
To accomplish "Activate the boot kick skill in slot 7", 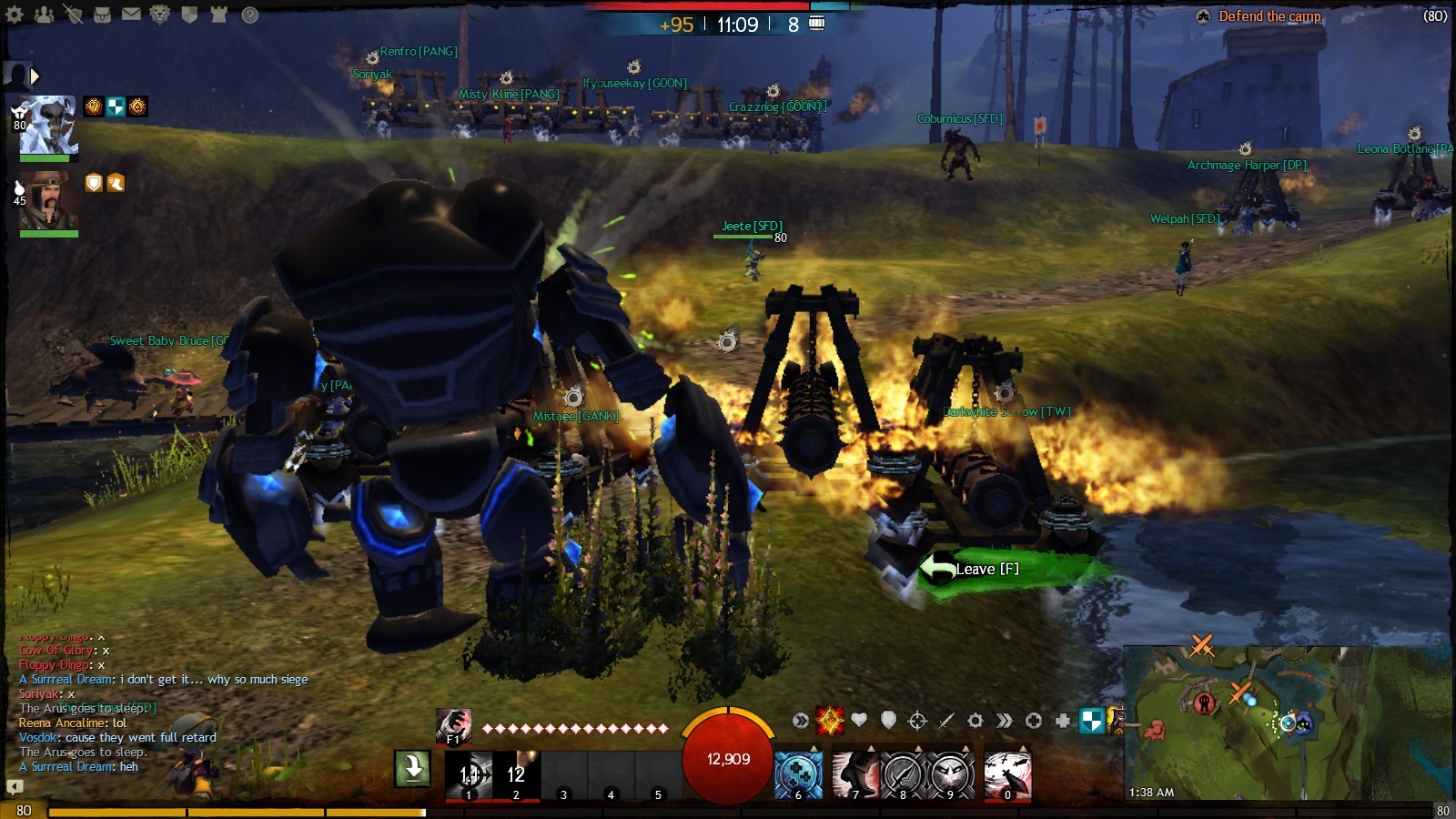I will [x=855, y=775].
